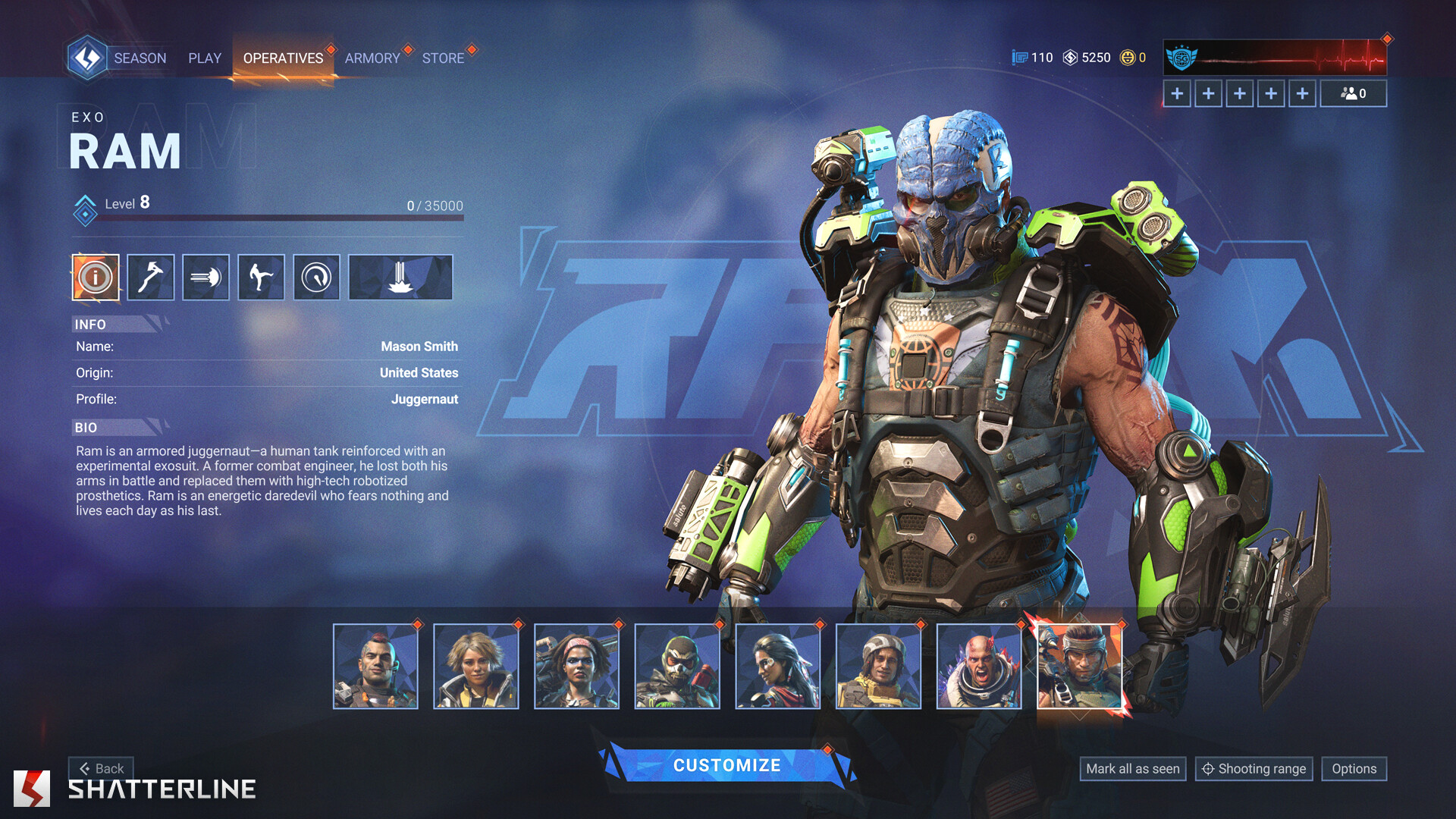Show the dash charge ability icon
1456x819 pixels.
coord(206,278)
